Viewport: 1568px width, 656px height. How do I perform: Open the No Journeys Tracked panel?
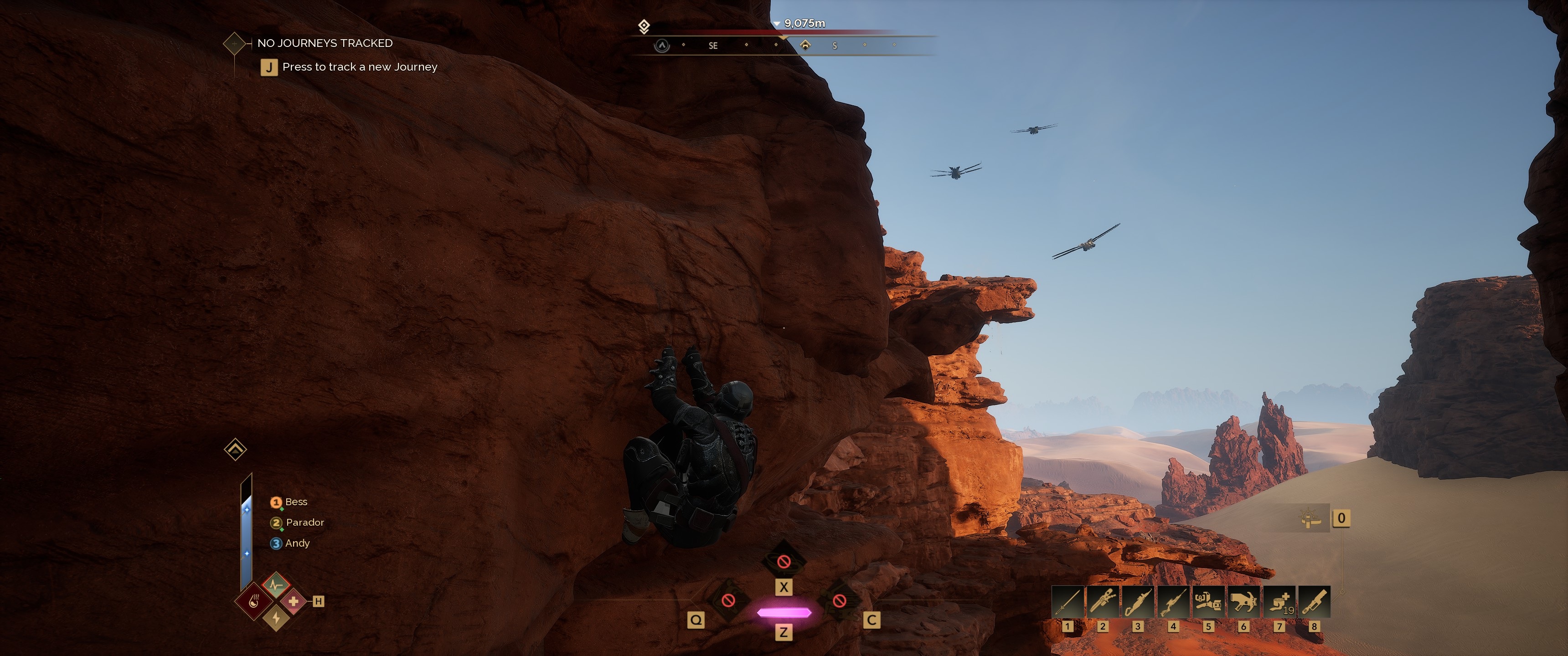pos(325,43)
